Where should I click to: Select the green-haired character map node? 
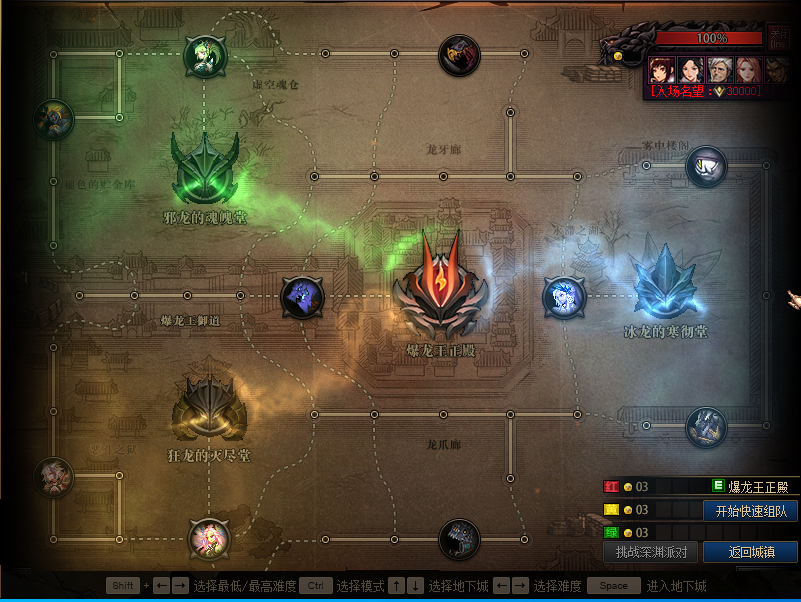pyautogui.click(x=205, y=56)
